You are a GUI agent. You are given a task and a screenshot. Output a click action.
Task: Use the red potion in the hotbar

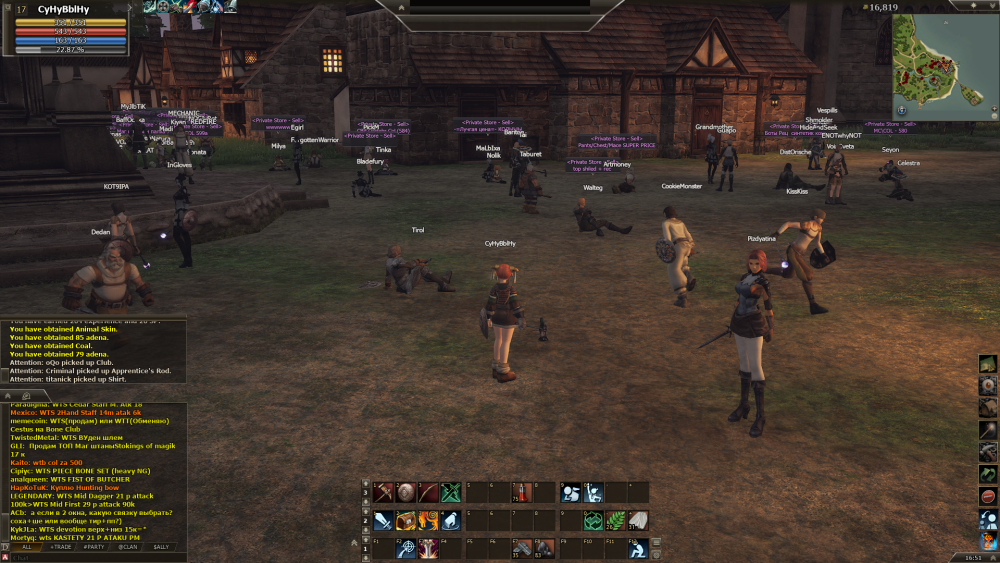520,492
